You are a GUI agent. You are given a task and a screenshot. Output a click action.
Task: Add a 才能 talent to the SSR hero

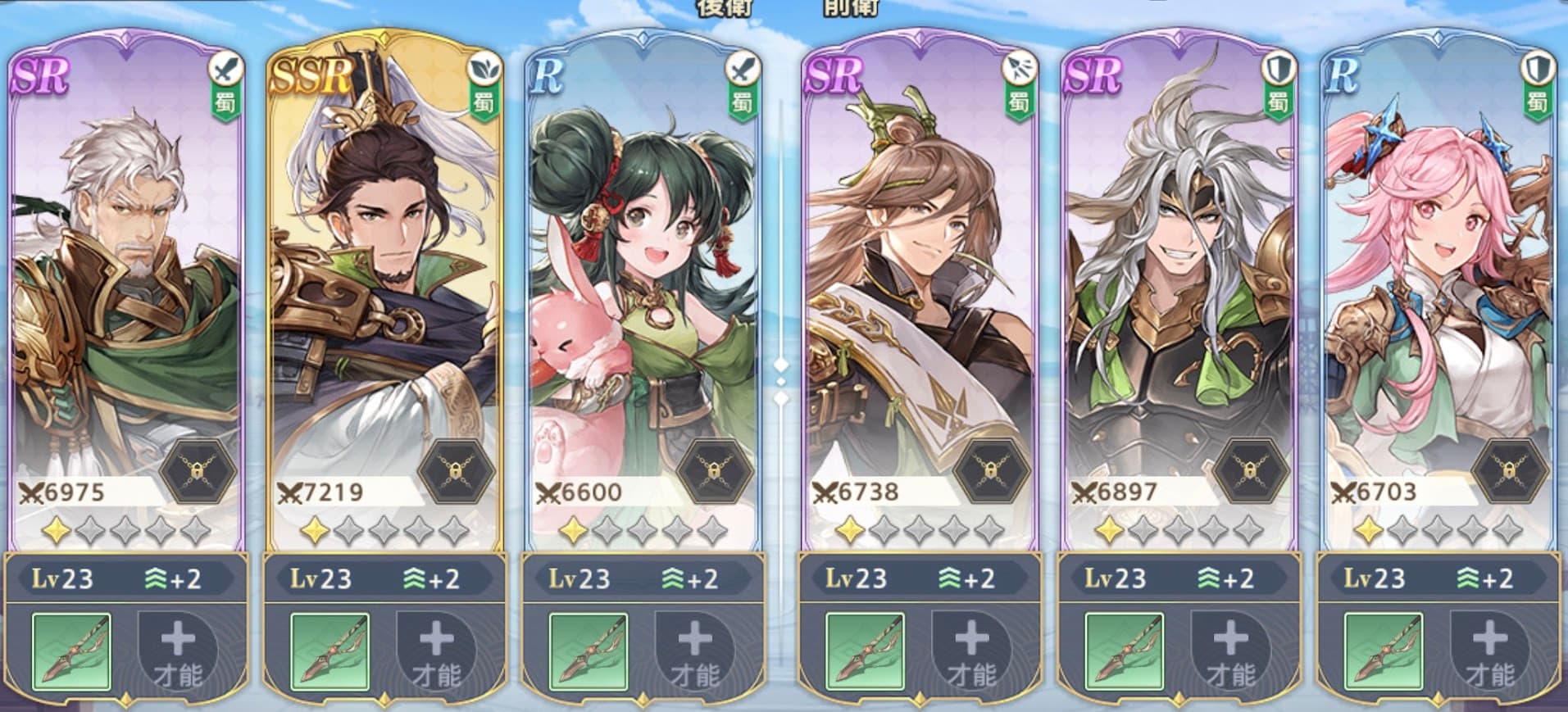pos(436,651)
